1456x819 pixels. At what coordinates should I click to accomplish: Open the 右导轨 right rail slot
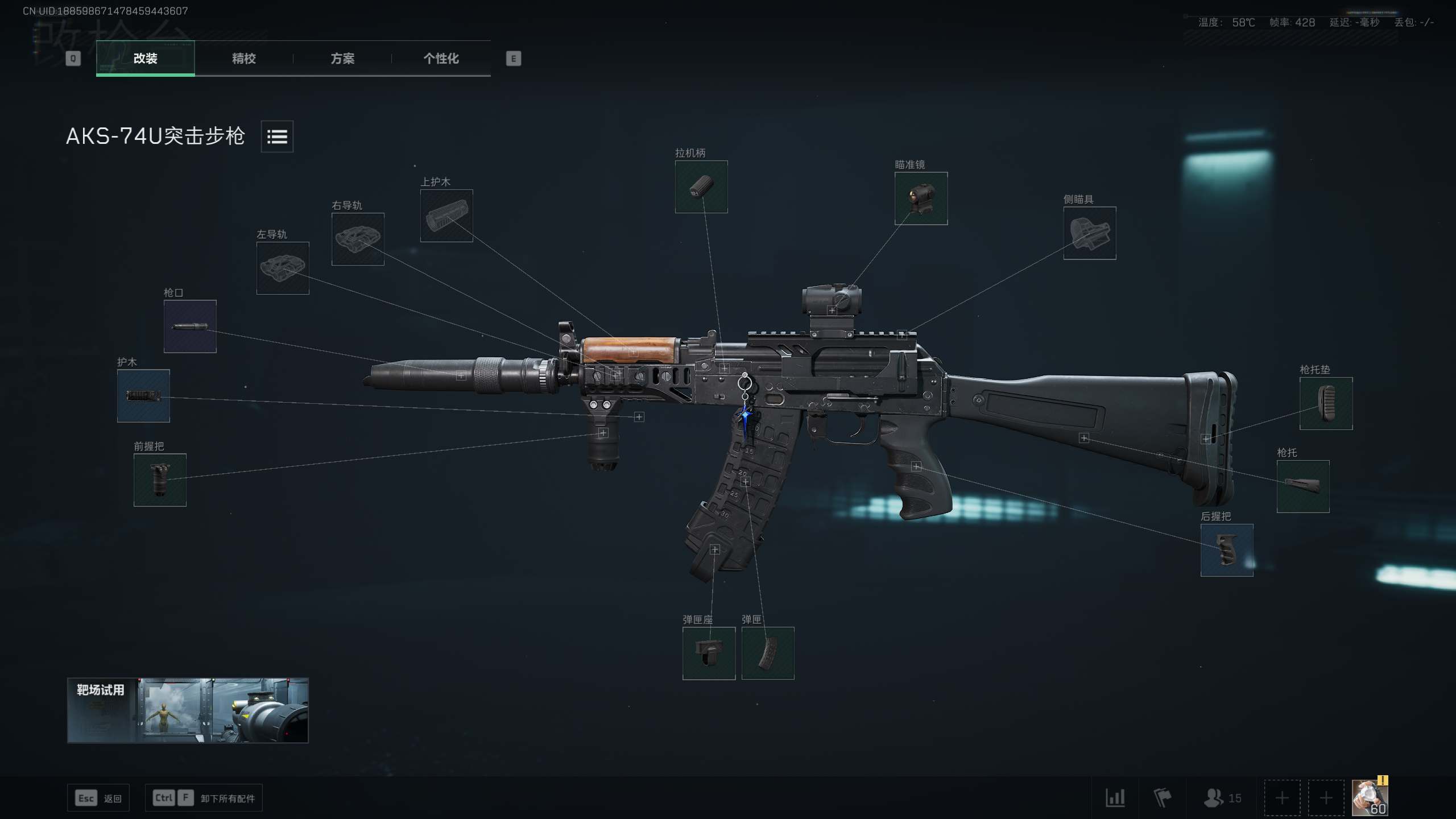coord(358,239)
